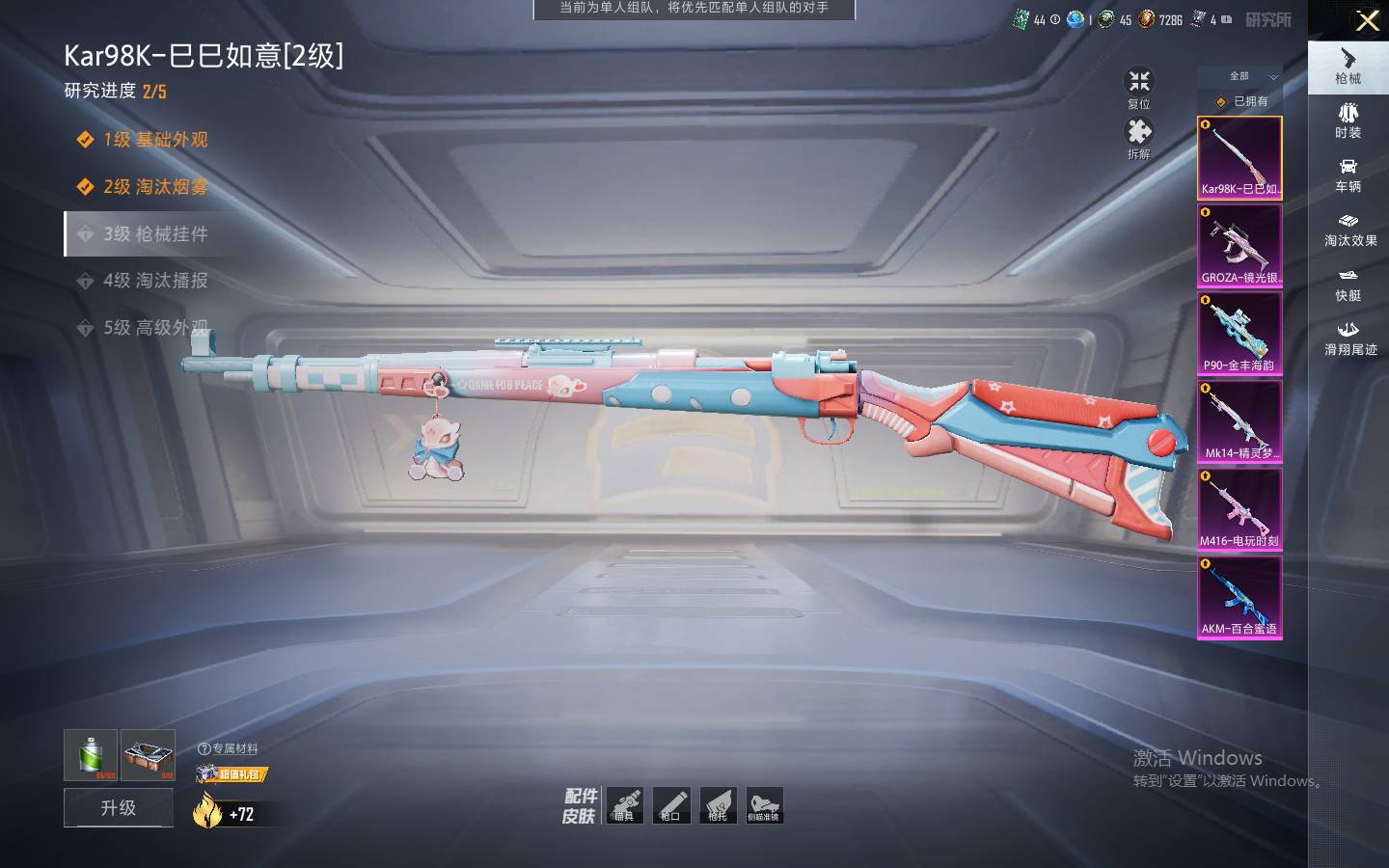Switch to the 时装 outfits tab
This screenshot has height=868, width=1389.
(x=1348, y=121)
